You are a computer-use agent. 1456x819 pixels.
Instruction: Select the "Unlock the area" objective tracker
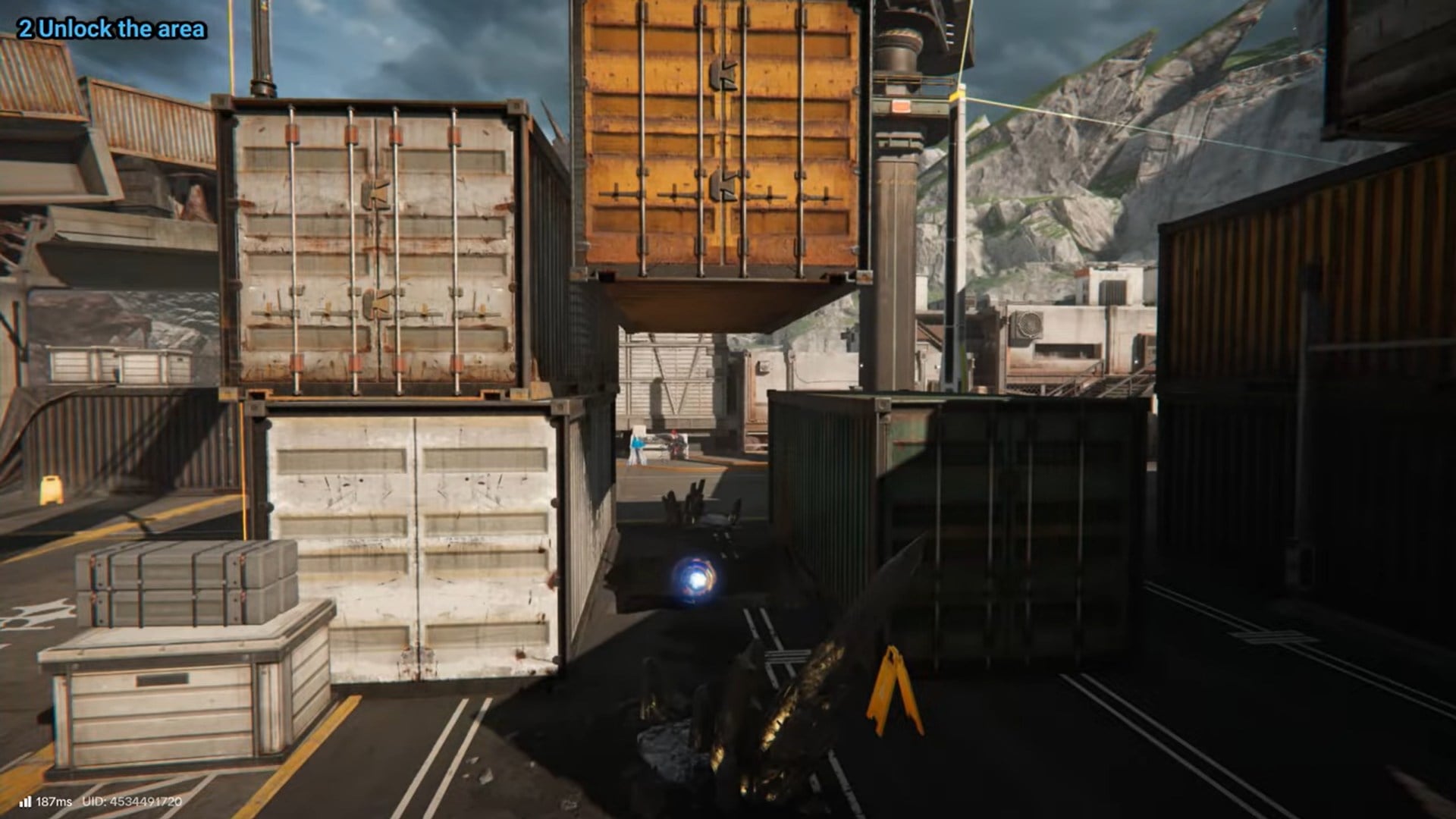tap(112, 30)
